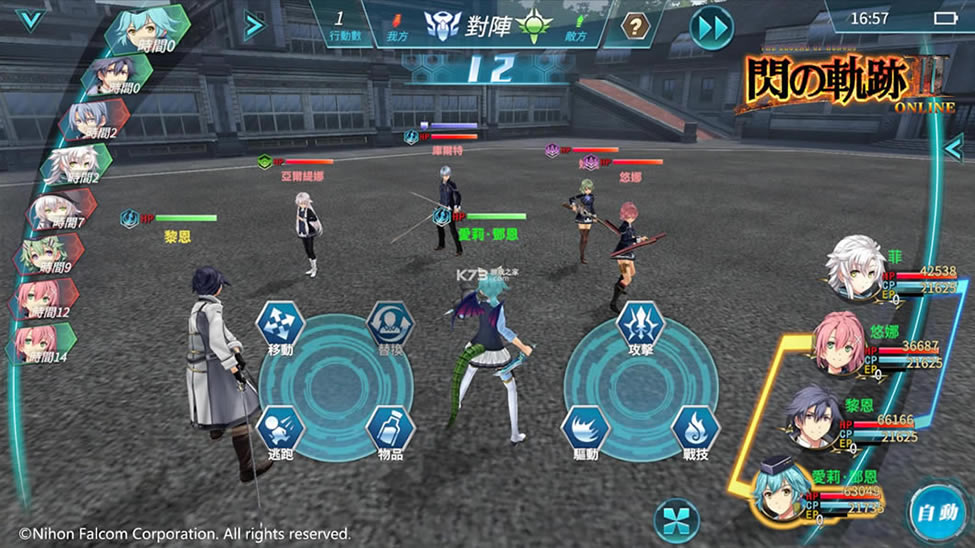Open the 物品 items command

point(390,430)
